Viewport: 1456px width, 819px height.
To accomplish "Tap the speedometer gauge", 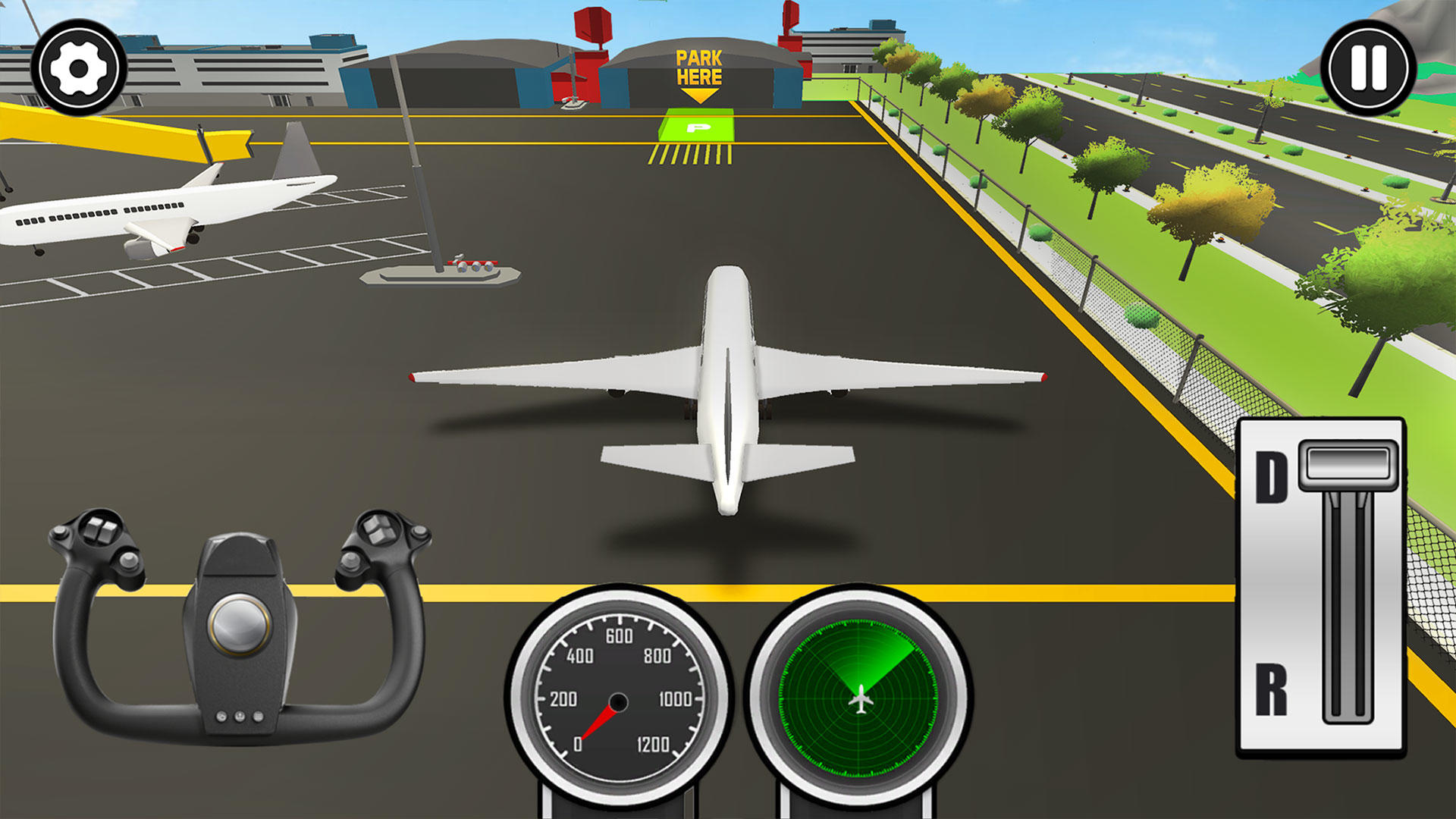I will (x=618, y=698).
